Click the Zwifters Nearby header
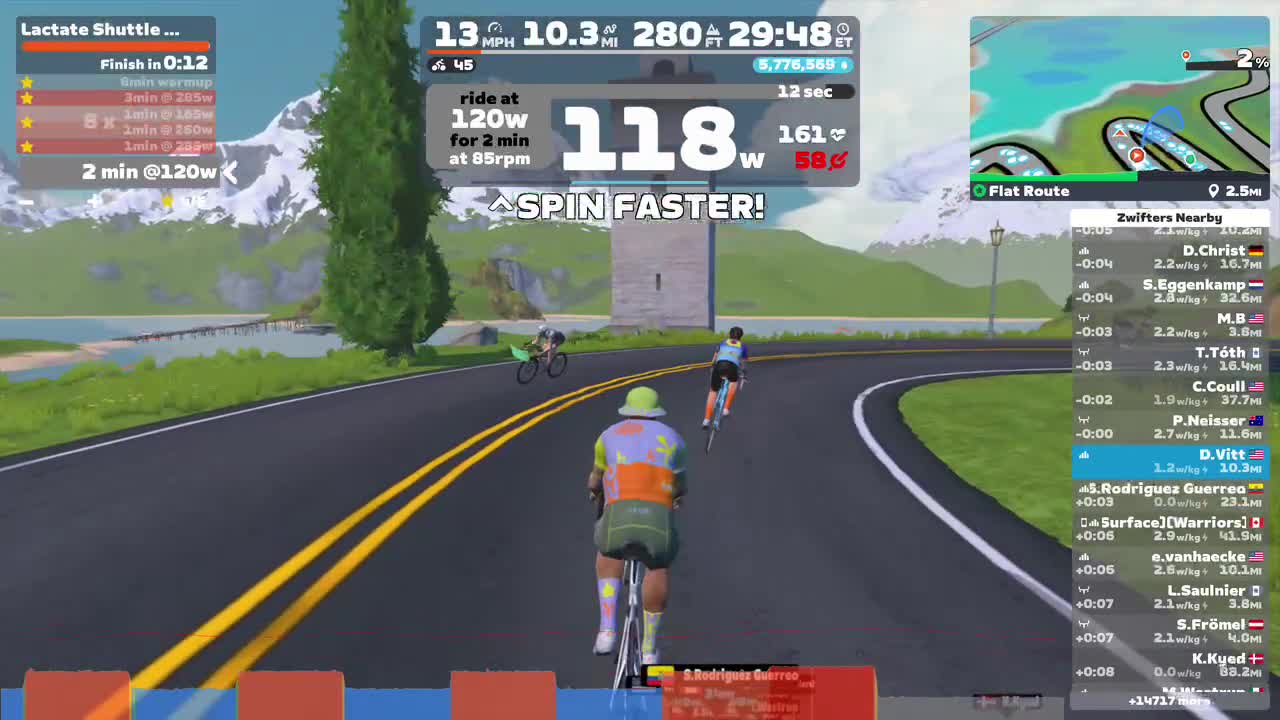 coord(1170,217)
